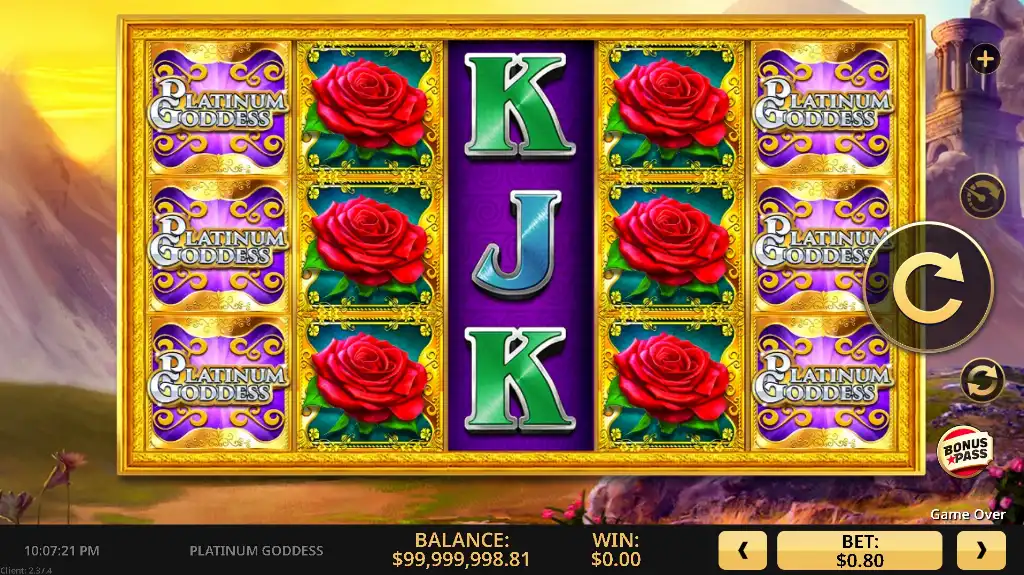Decrease the bet with the left arrow
The height and width of the screenshot is (575, 1024).
[x=742, y=550]
